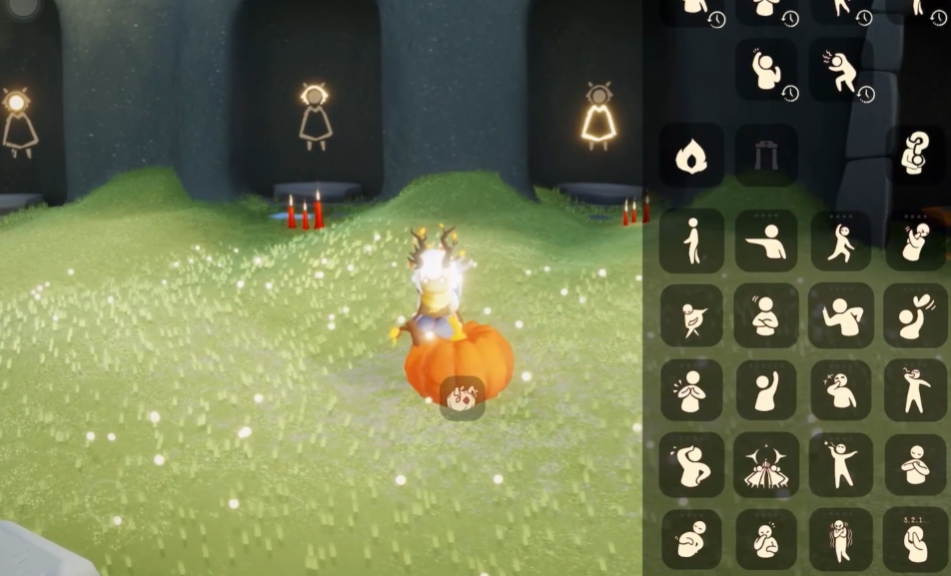Use the clapping hands emote

(691, 390)
